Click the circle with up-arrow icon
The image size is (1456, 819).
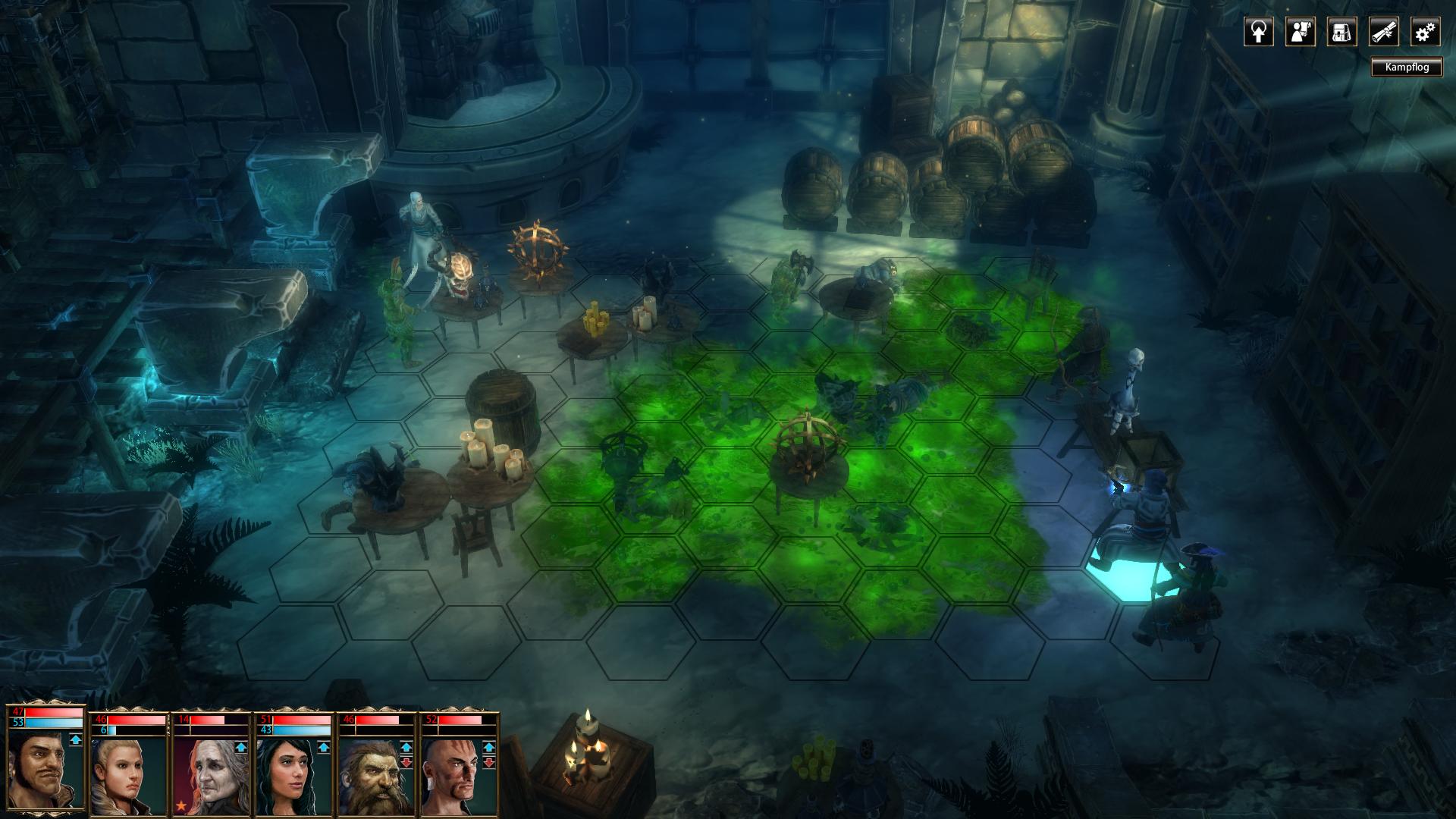[1258, 32]
